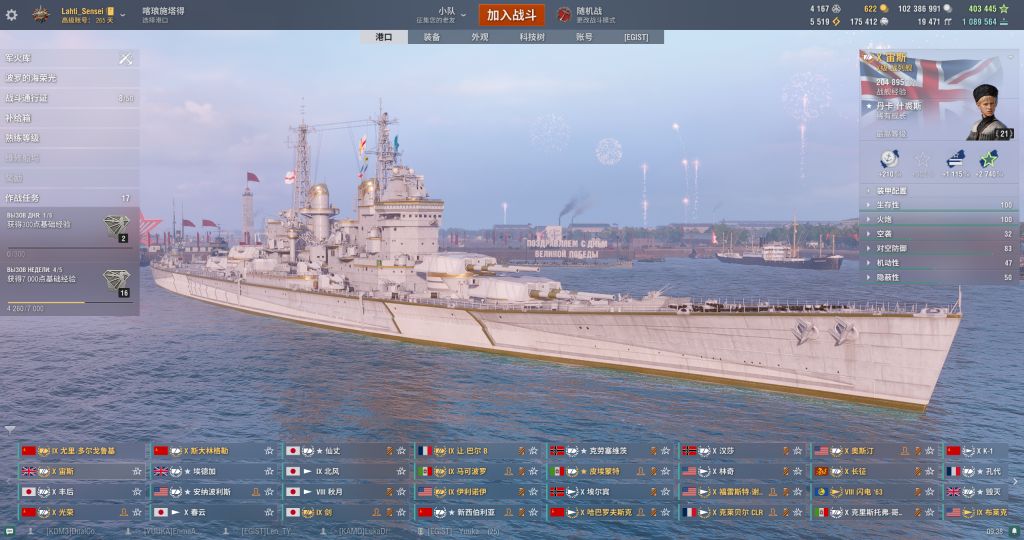Click the orange 加入战斗 battle button

[x=512, y=14]
